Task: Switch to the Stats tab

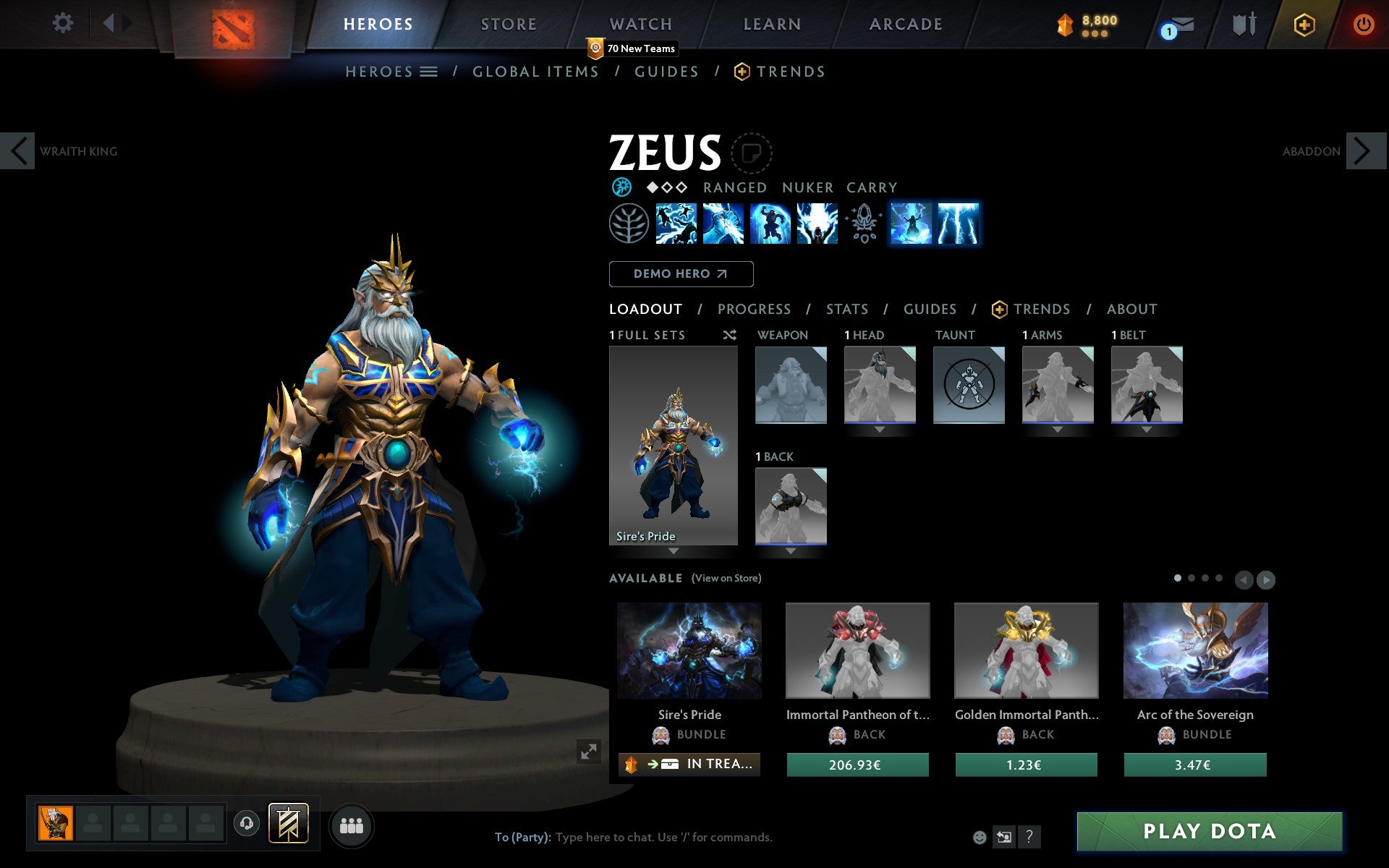Action: coord(846,309)
